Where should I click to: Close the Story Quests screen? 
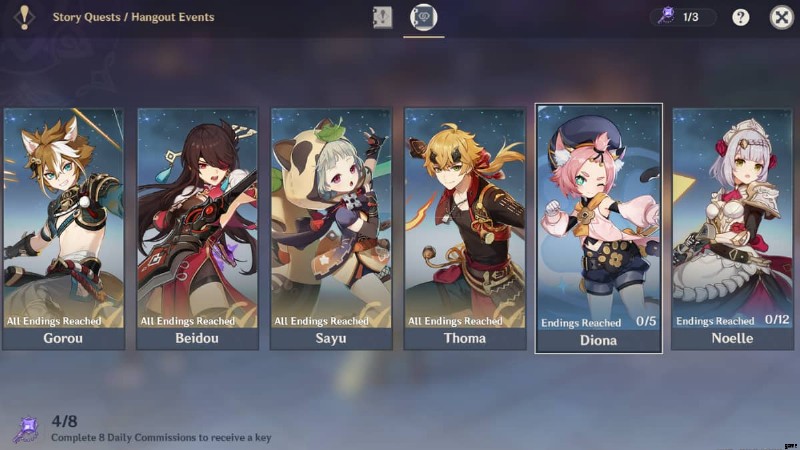(x=781, y=17)
